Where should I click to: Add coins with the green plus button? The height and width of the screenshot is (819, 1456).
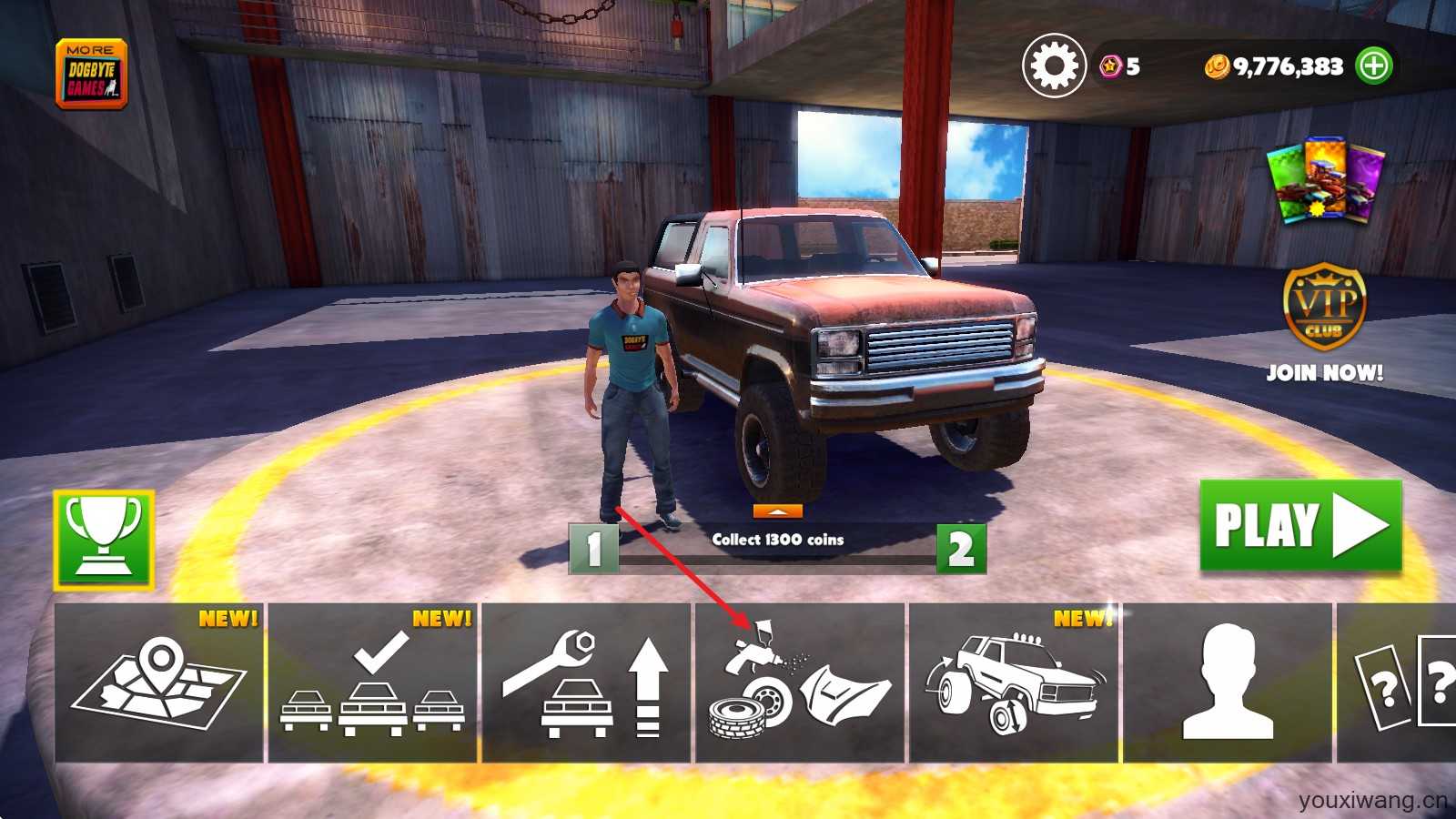pyautogui.click(x=1373, y=66)
